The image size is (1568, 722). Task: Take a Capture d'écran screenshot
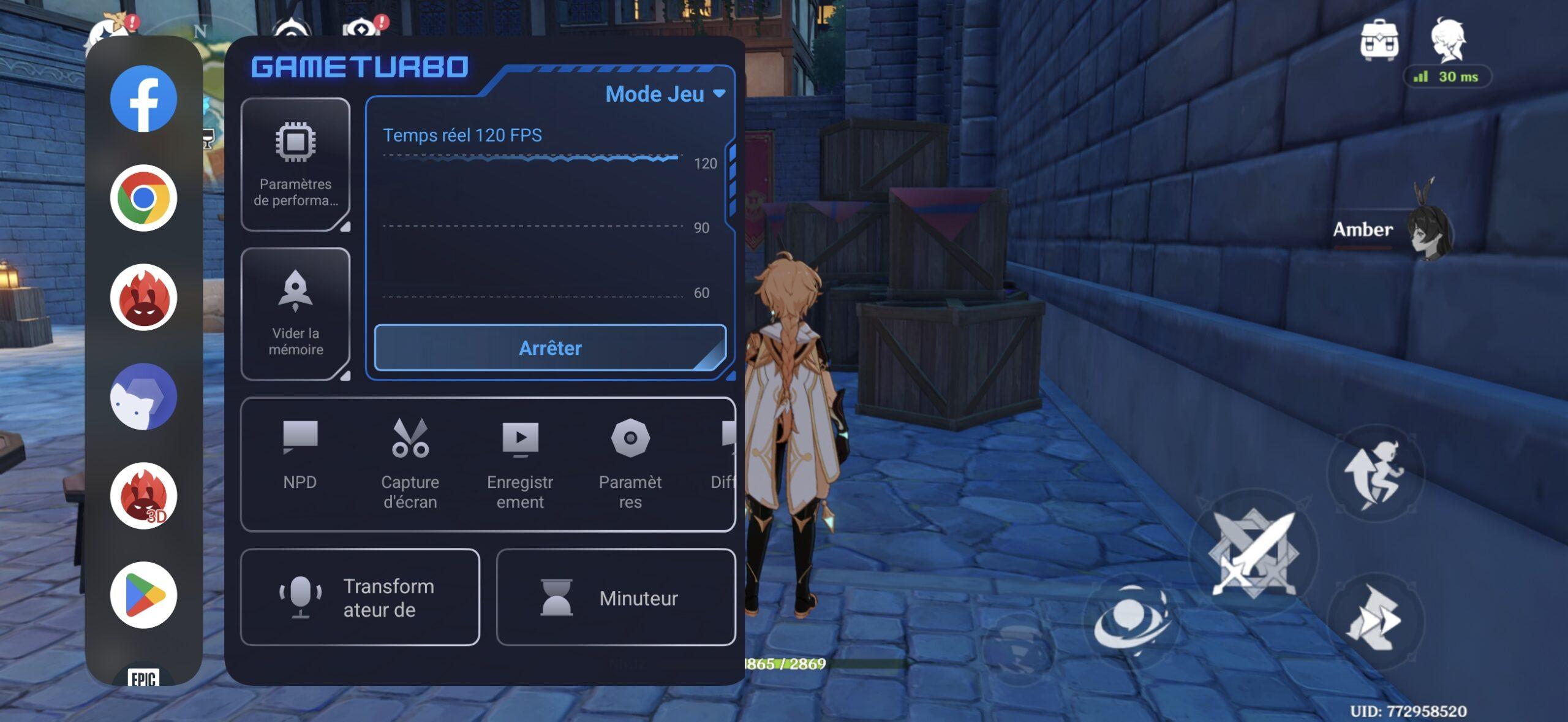tap(410, 464)
